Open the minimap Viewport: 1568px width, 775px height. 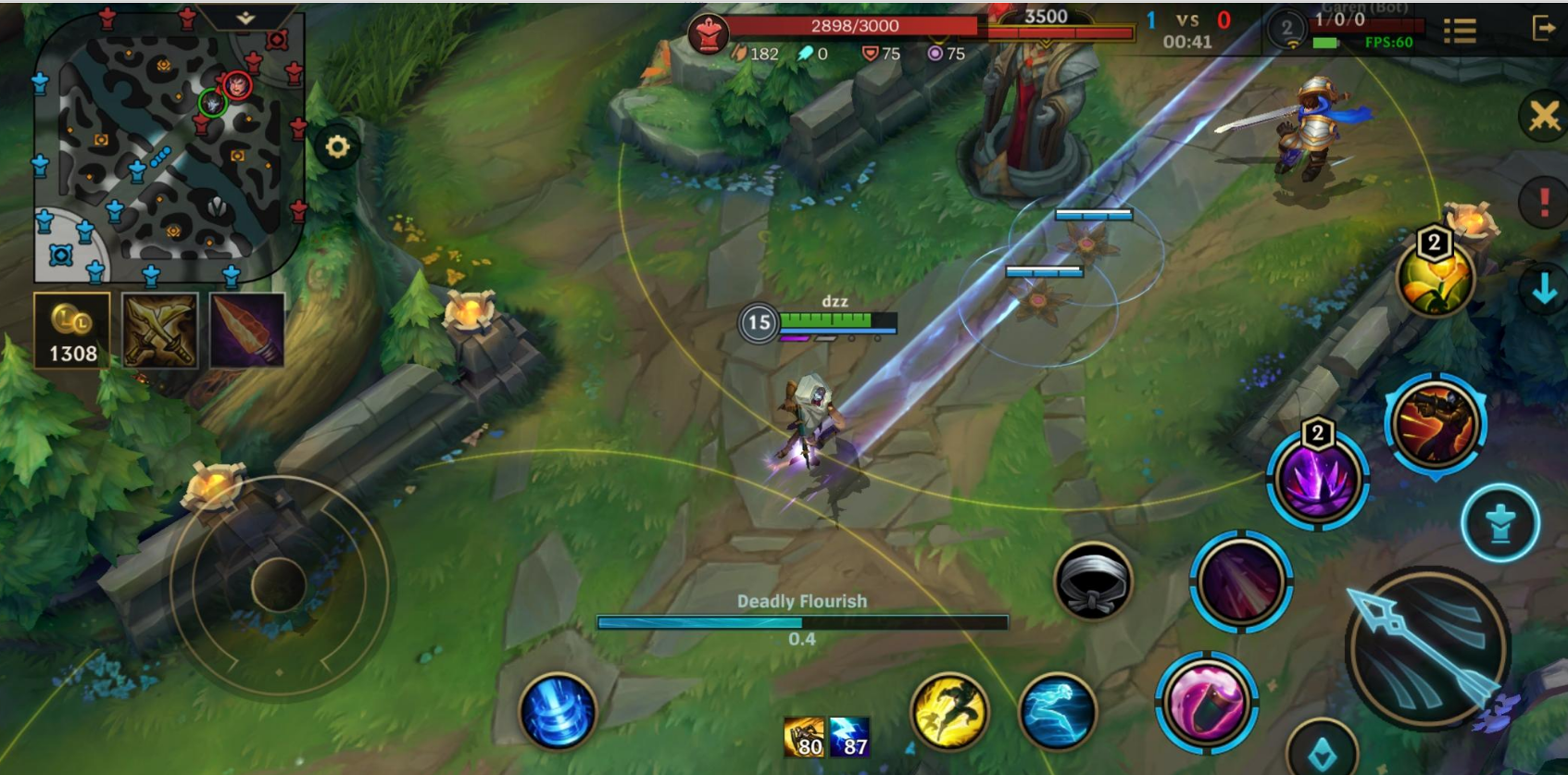[167, 148]
